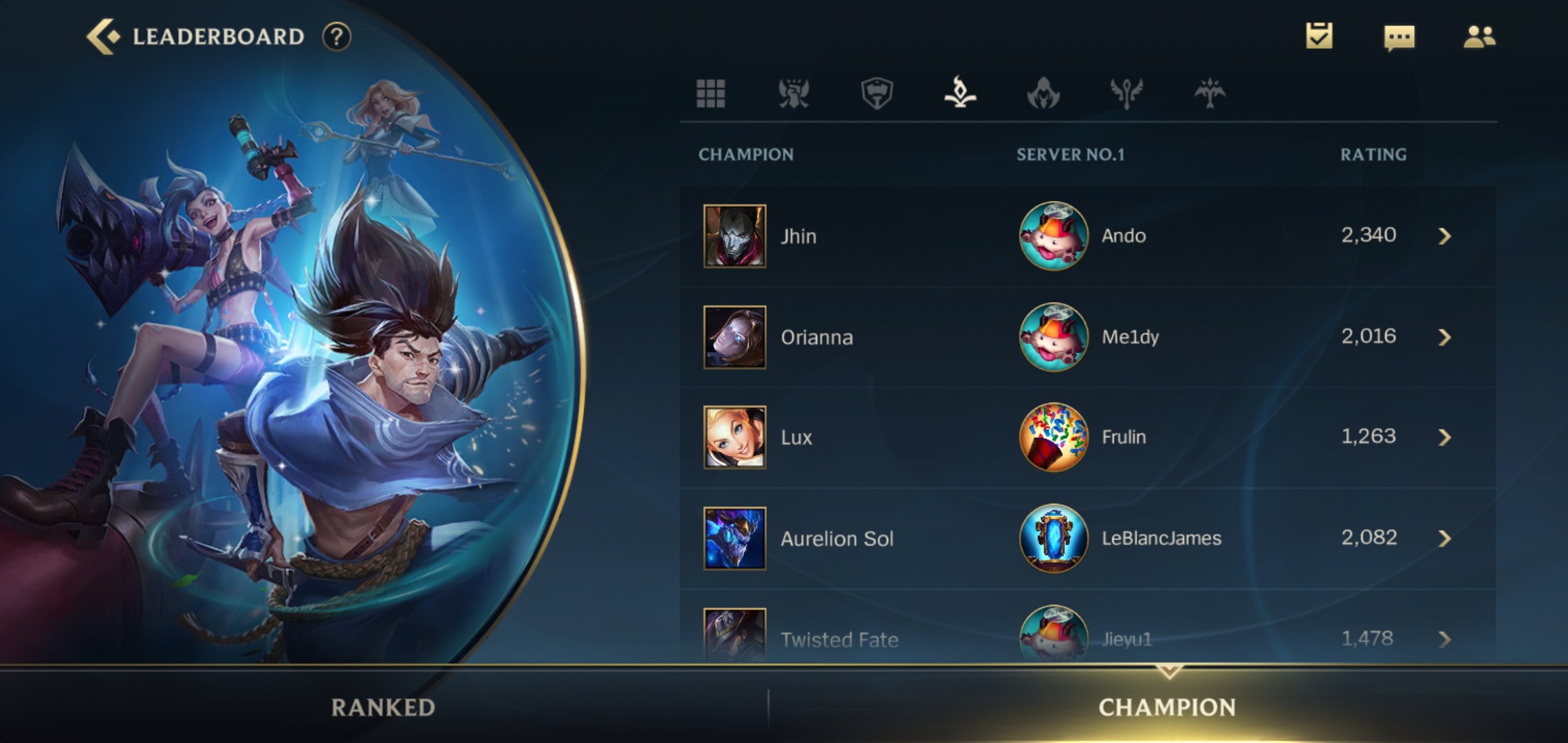View Orianna's top player Me1dy

point(1130,337)
